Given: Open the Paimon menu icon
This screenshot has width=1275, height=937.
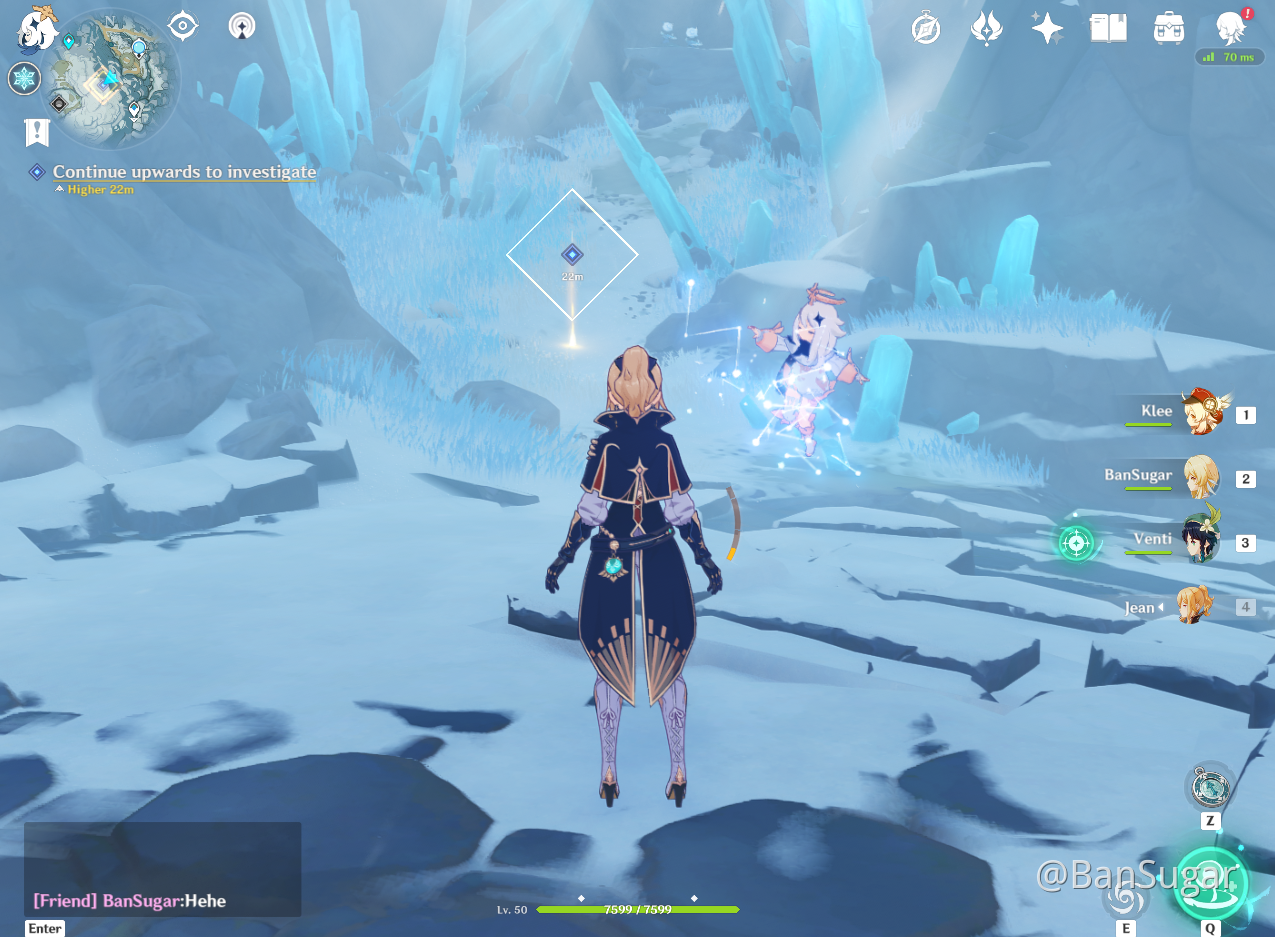Looking at the screenshot, I should (x=38, y=26).
